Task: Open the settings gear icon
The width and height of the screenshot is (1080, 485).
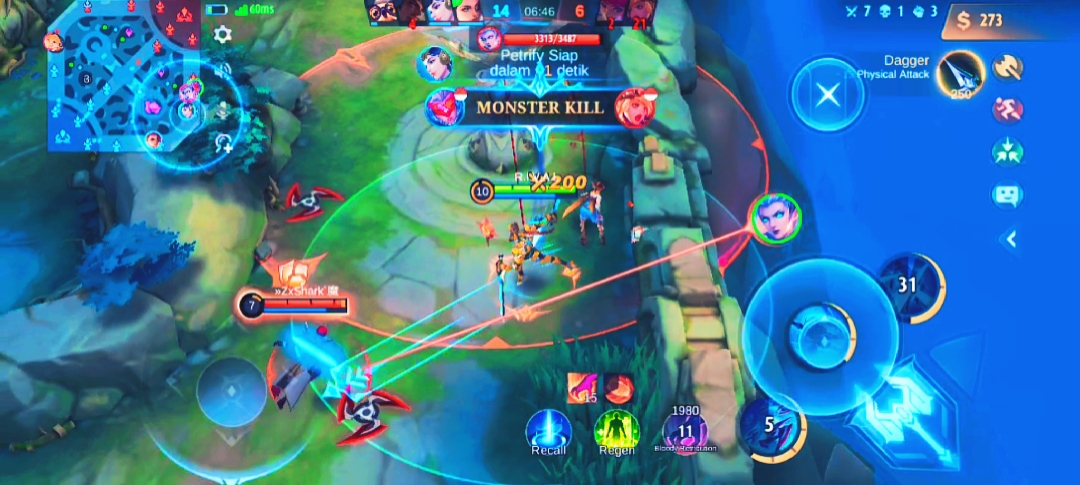Action: (x=222, y=34)
